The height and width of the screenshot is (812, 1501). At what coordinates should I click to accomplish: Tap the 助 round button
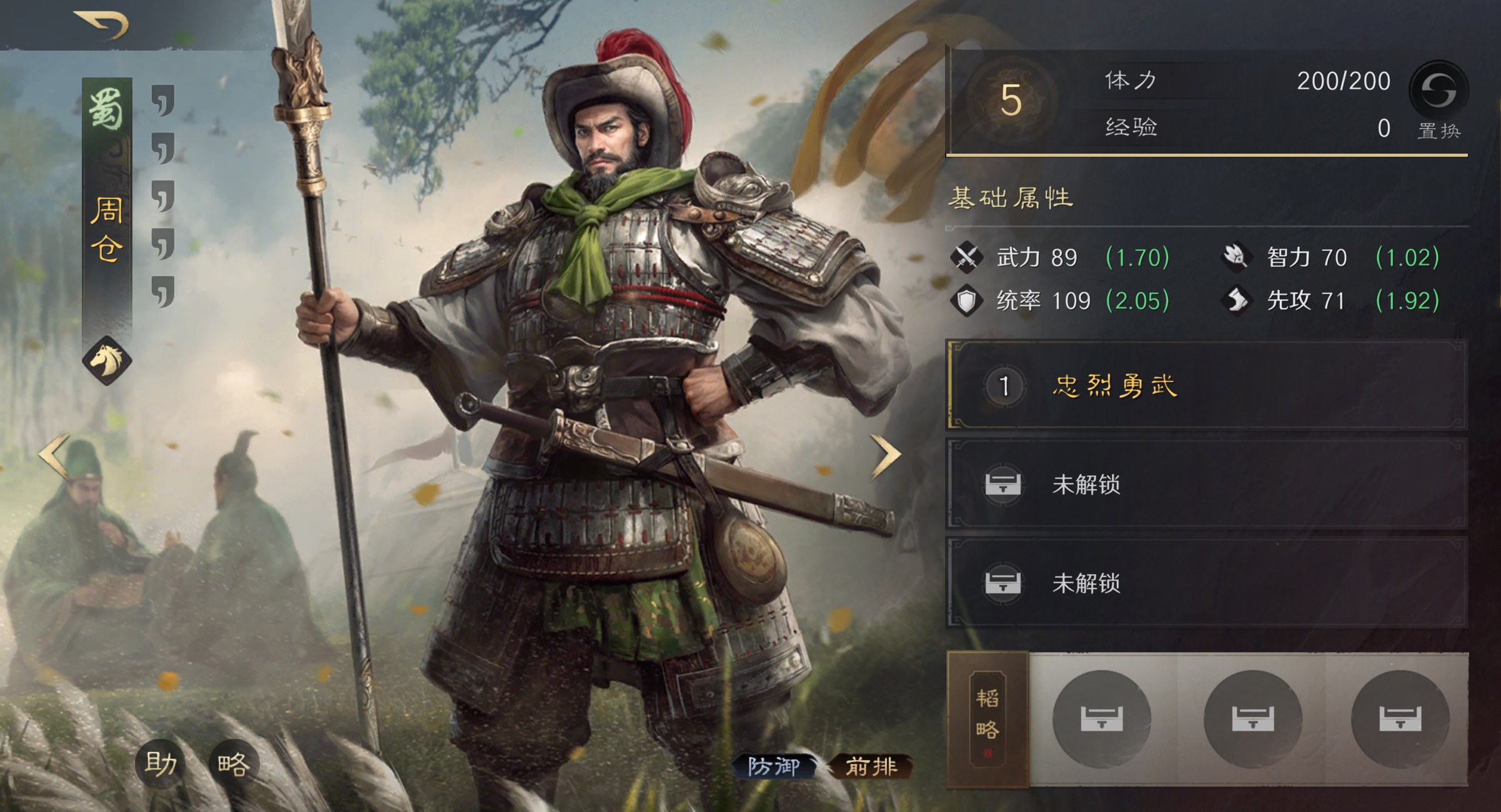[161, 763]
